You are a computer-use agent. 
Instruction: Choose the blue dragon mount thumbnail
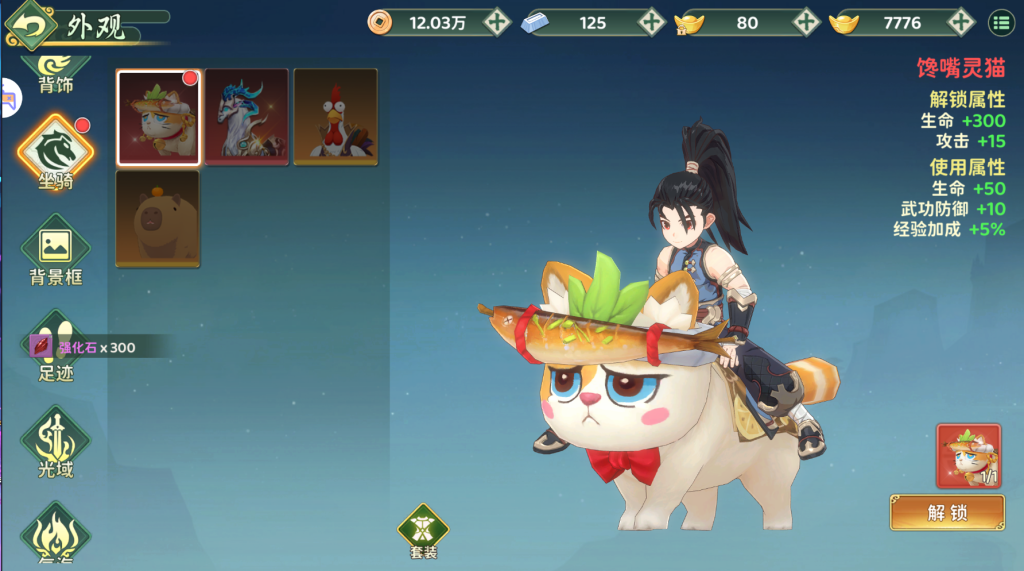[x=246, y=116]
